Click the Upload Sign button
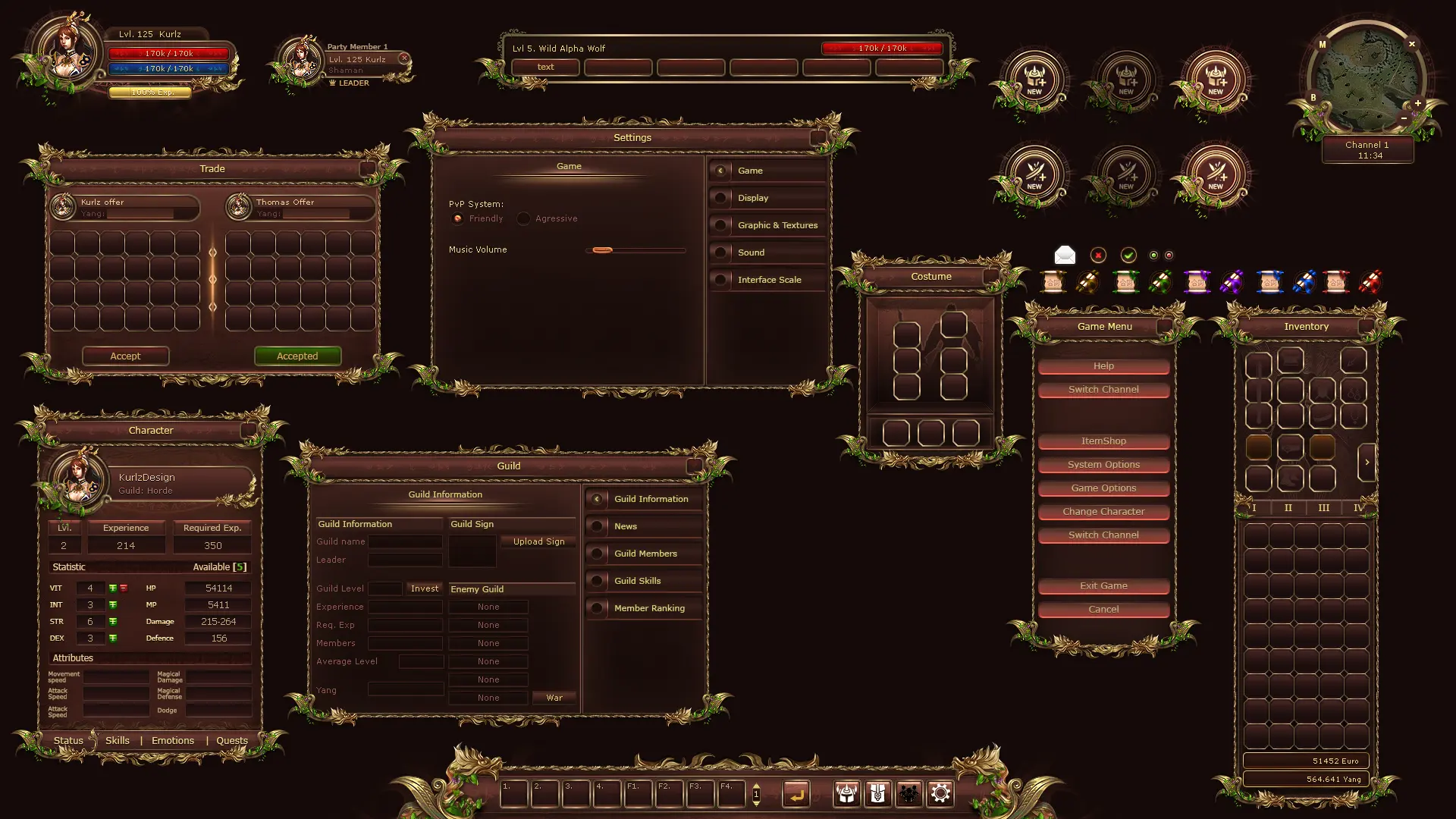The image size is (1456, 819). [x=538, y=541]
